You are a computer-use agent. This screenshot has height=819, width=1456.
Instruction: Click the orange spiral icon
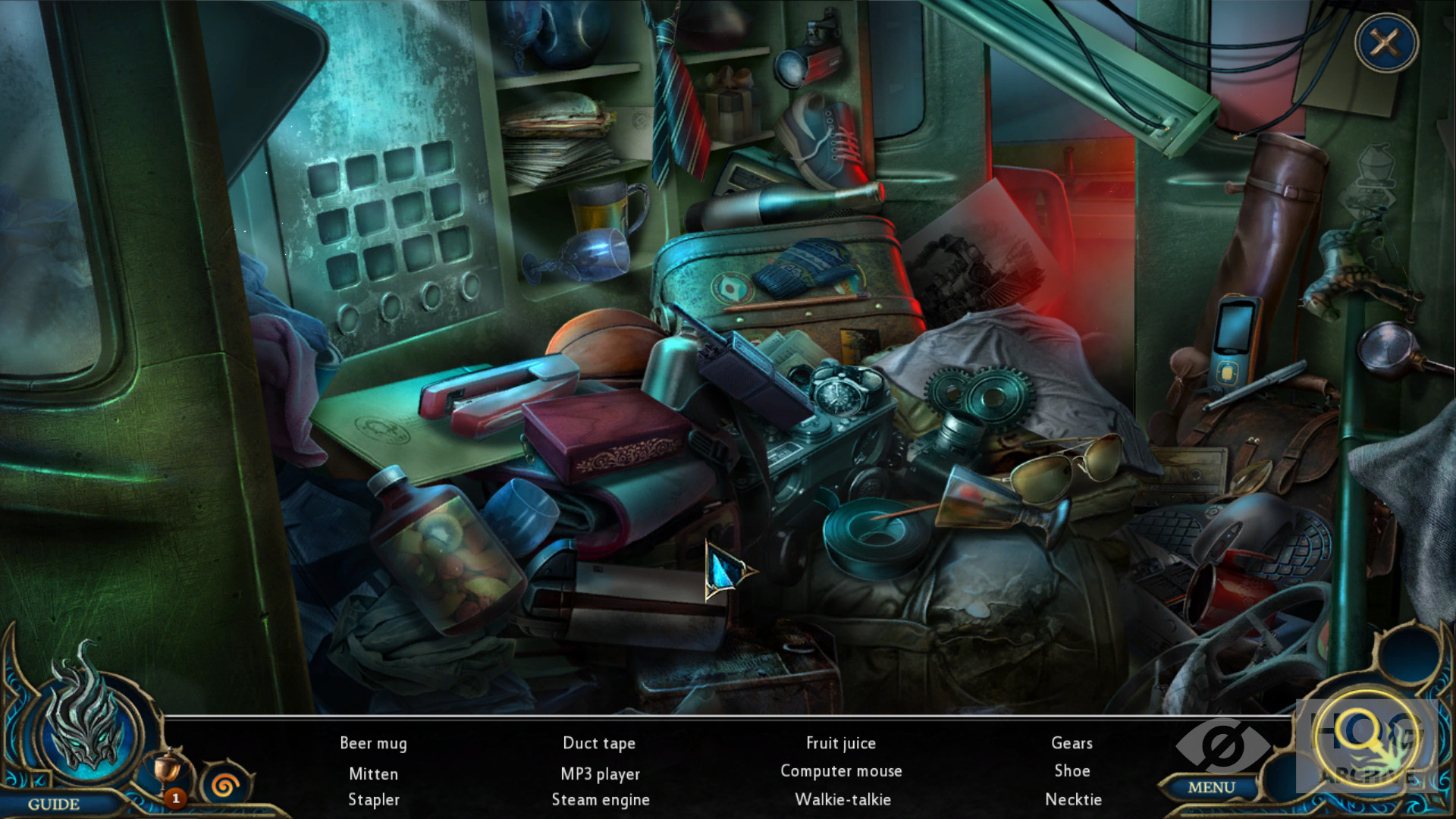224,785
